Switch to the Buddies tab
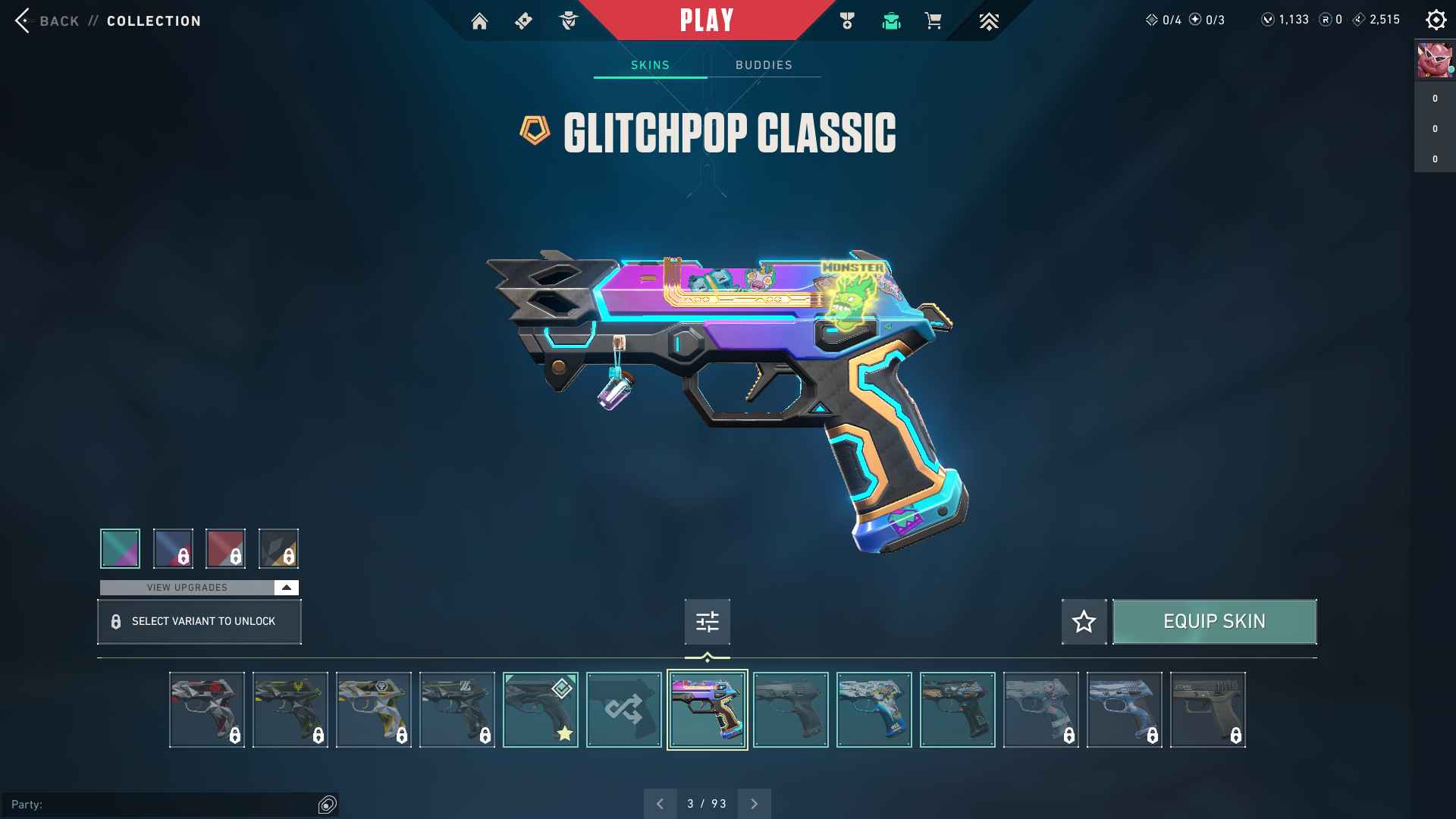This screenshot has height=819, width=1456. coord(764,65)
